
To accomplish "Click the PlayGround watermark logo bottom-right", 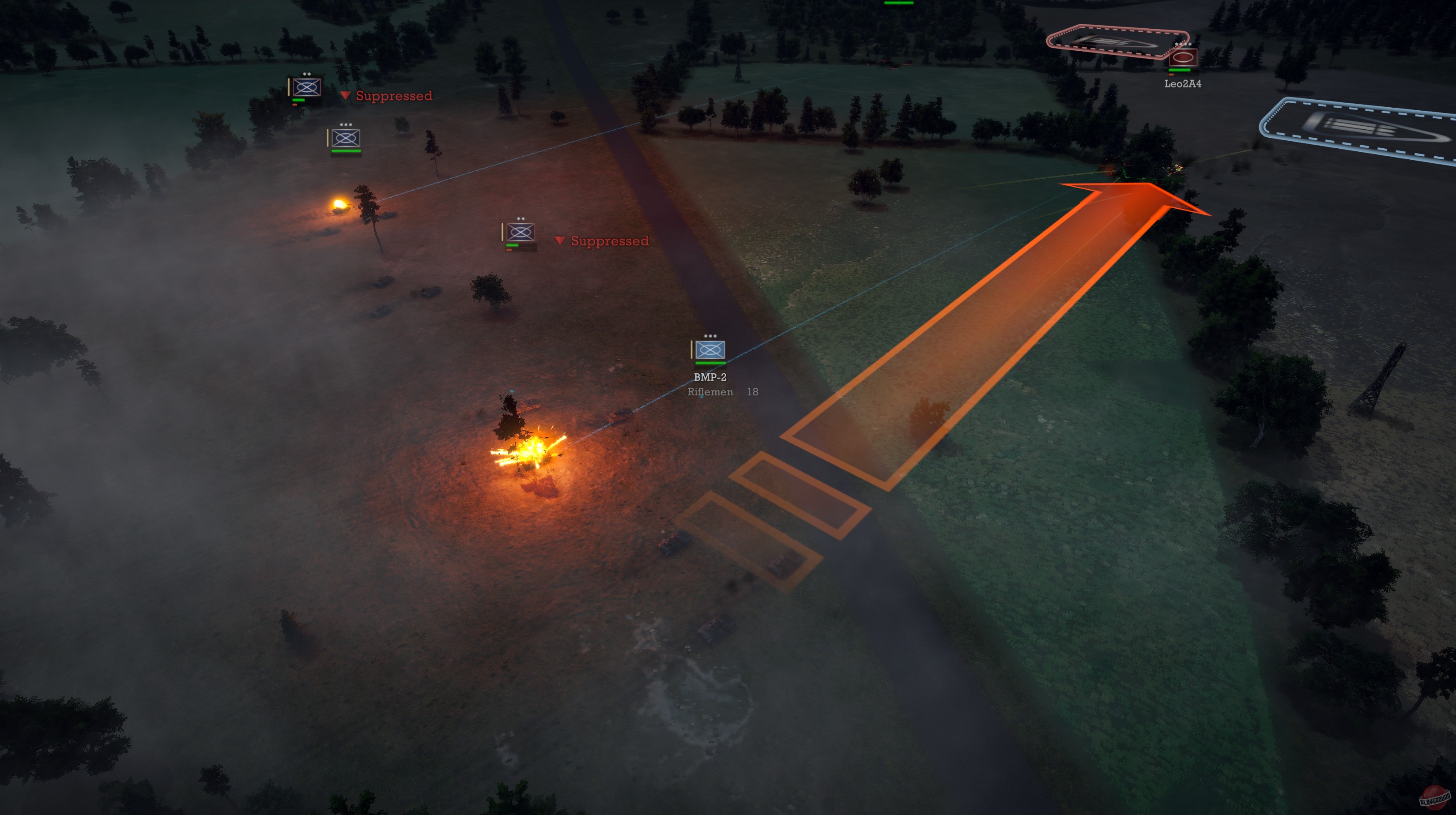I will (1434, 797).
